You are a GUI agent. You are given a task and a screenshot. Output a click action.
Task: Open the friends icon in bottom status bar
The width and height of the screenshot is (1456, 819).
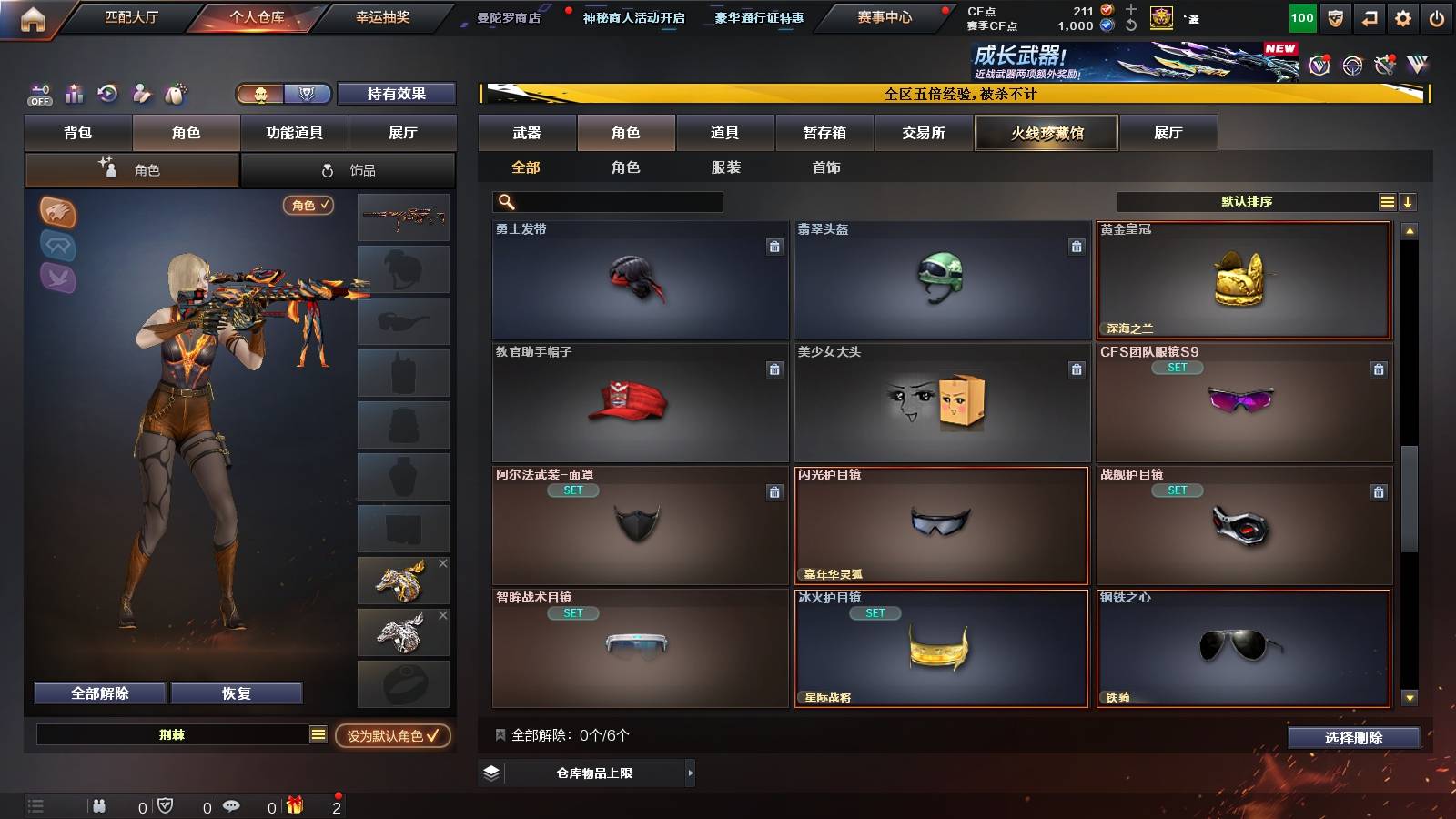pos(98,805)
